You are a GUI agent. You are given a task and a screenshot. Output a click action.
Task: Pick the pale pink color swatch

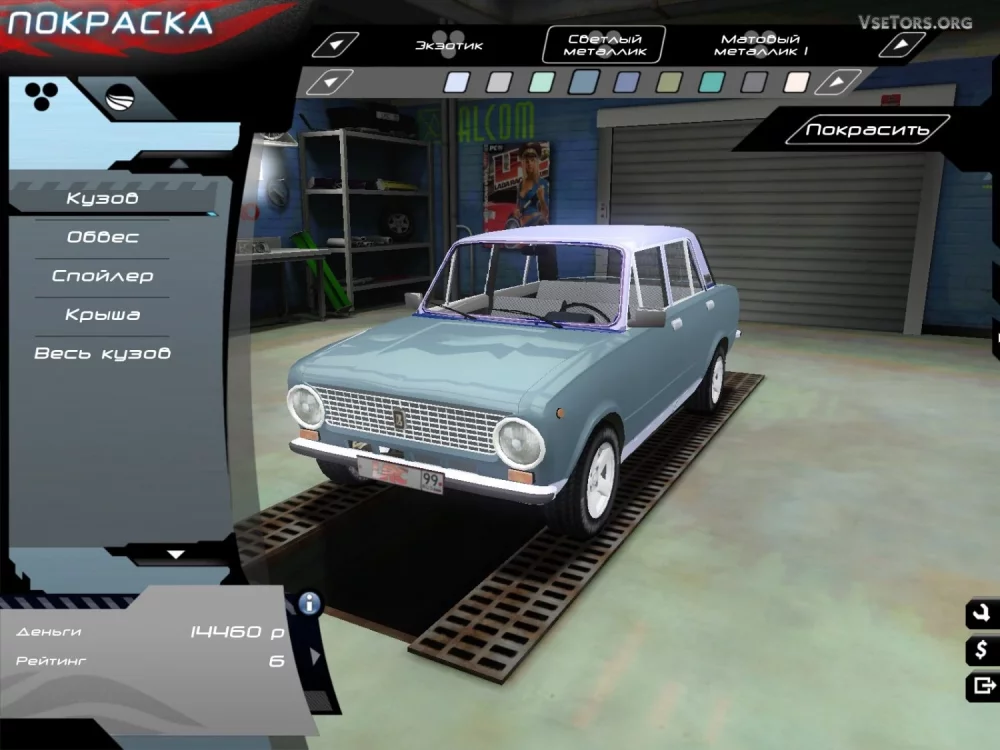point(797,82)
